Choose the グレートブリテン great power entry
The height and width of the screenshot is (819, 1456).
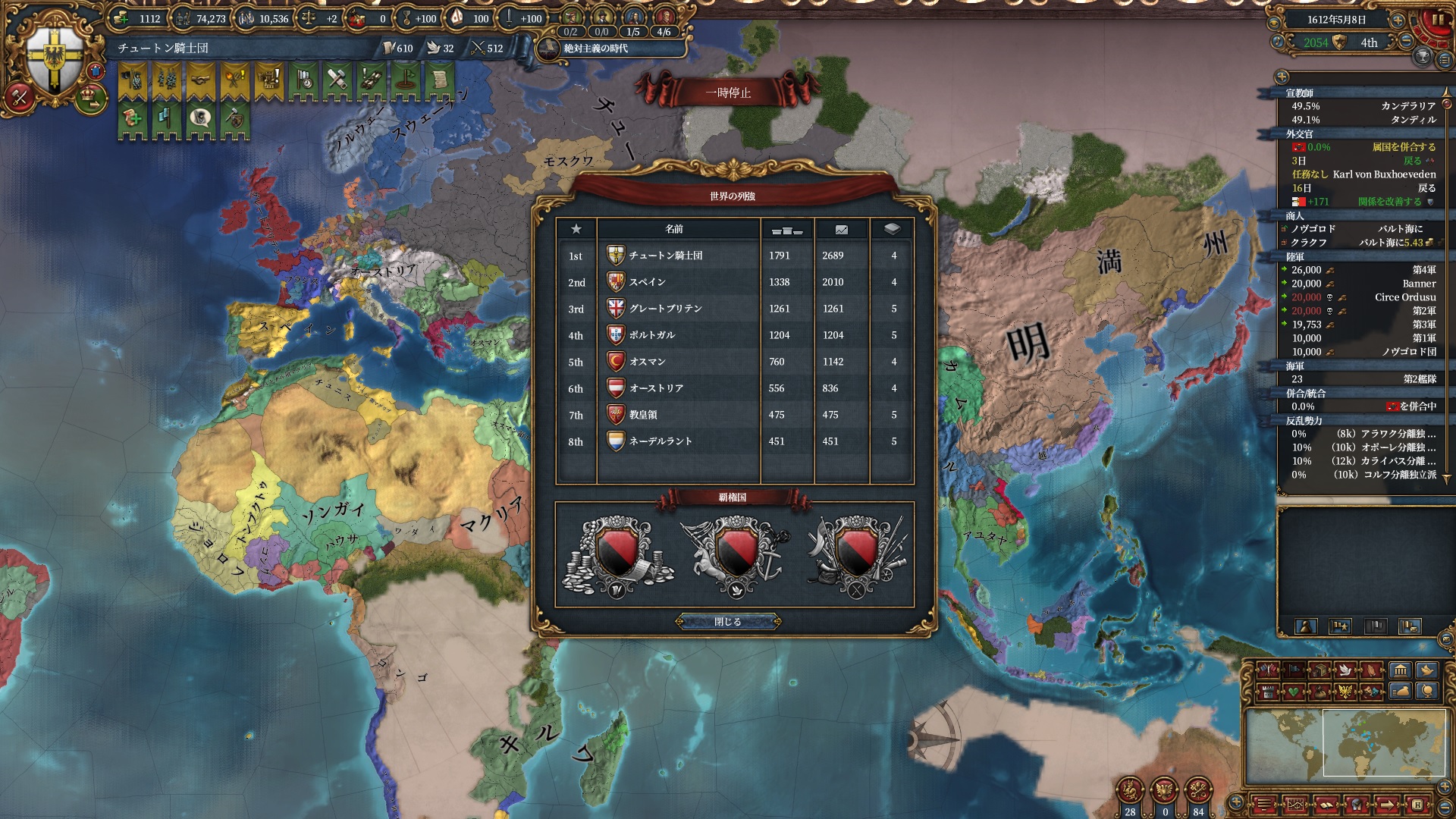click(x=665, y=309)
